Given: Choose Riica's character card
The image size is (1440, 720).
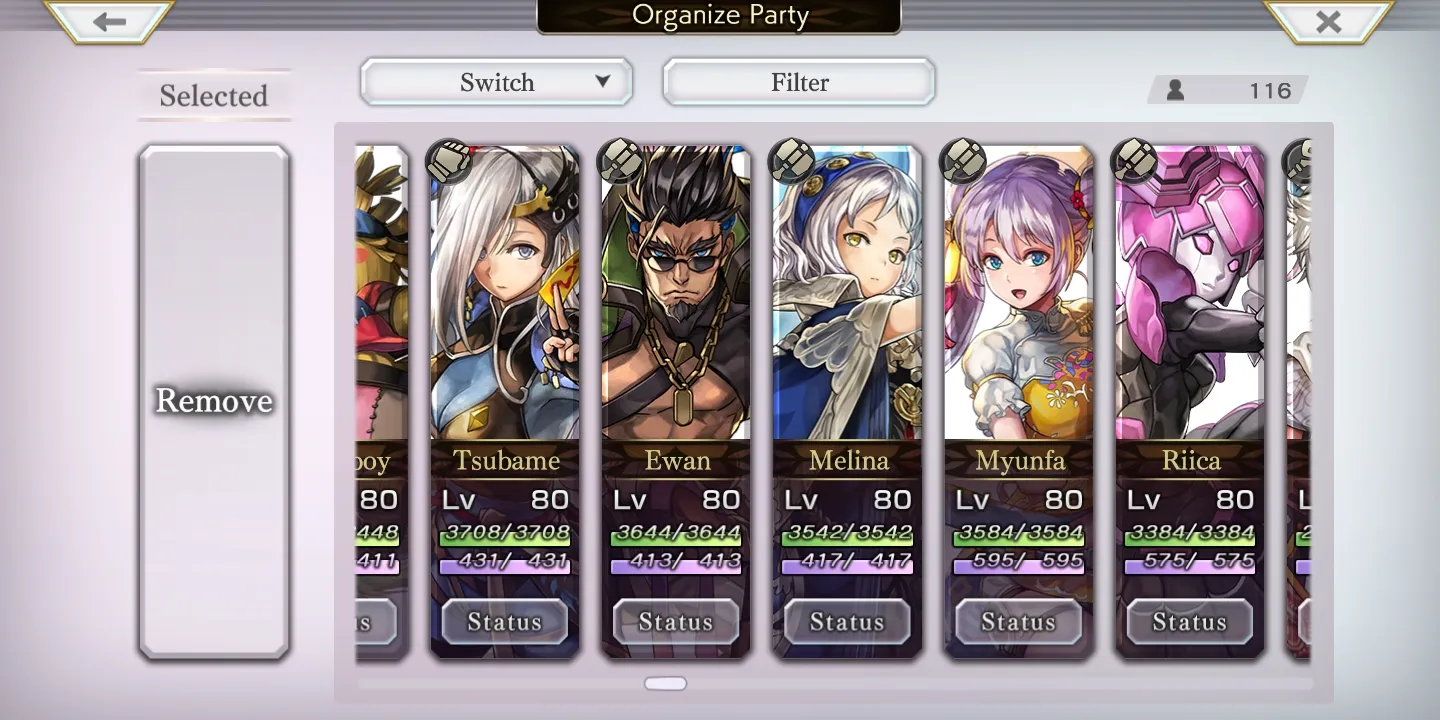Looking at the screenshot, I should [1190, 300].
